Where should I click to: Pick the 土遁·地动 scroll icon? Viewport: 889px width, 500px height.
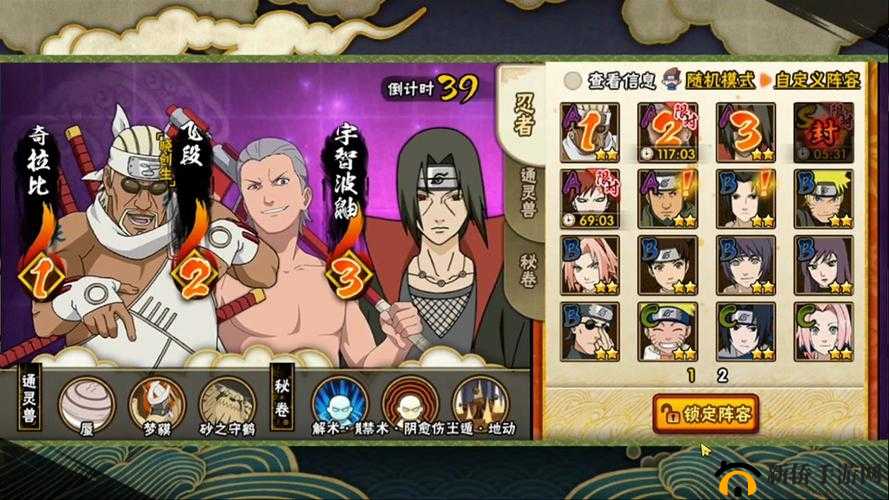478,402
